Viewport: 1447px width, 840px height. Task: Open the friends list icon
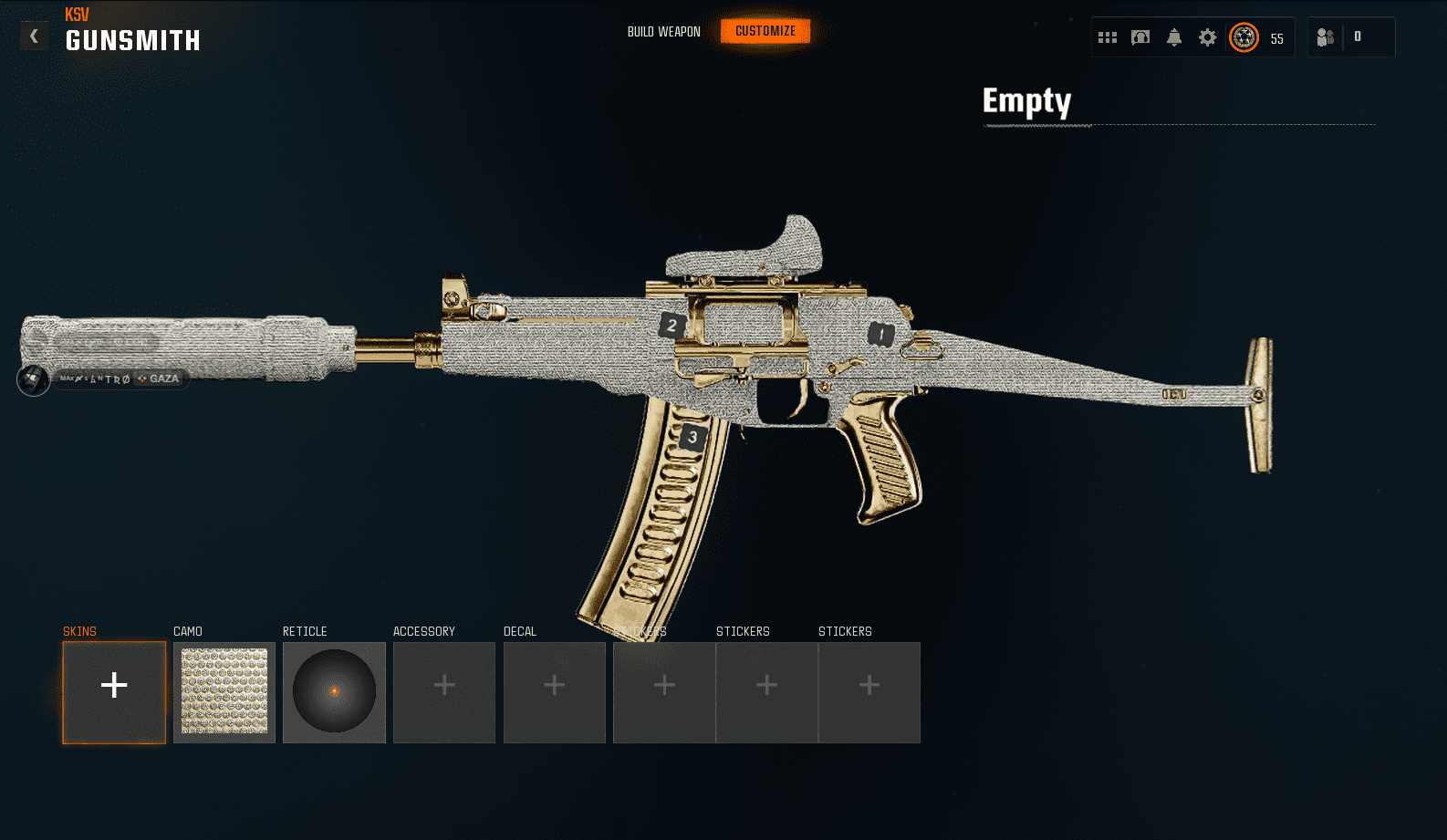1326,37
